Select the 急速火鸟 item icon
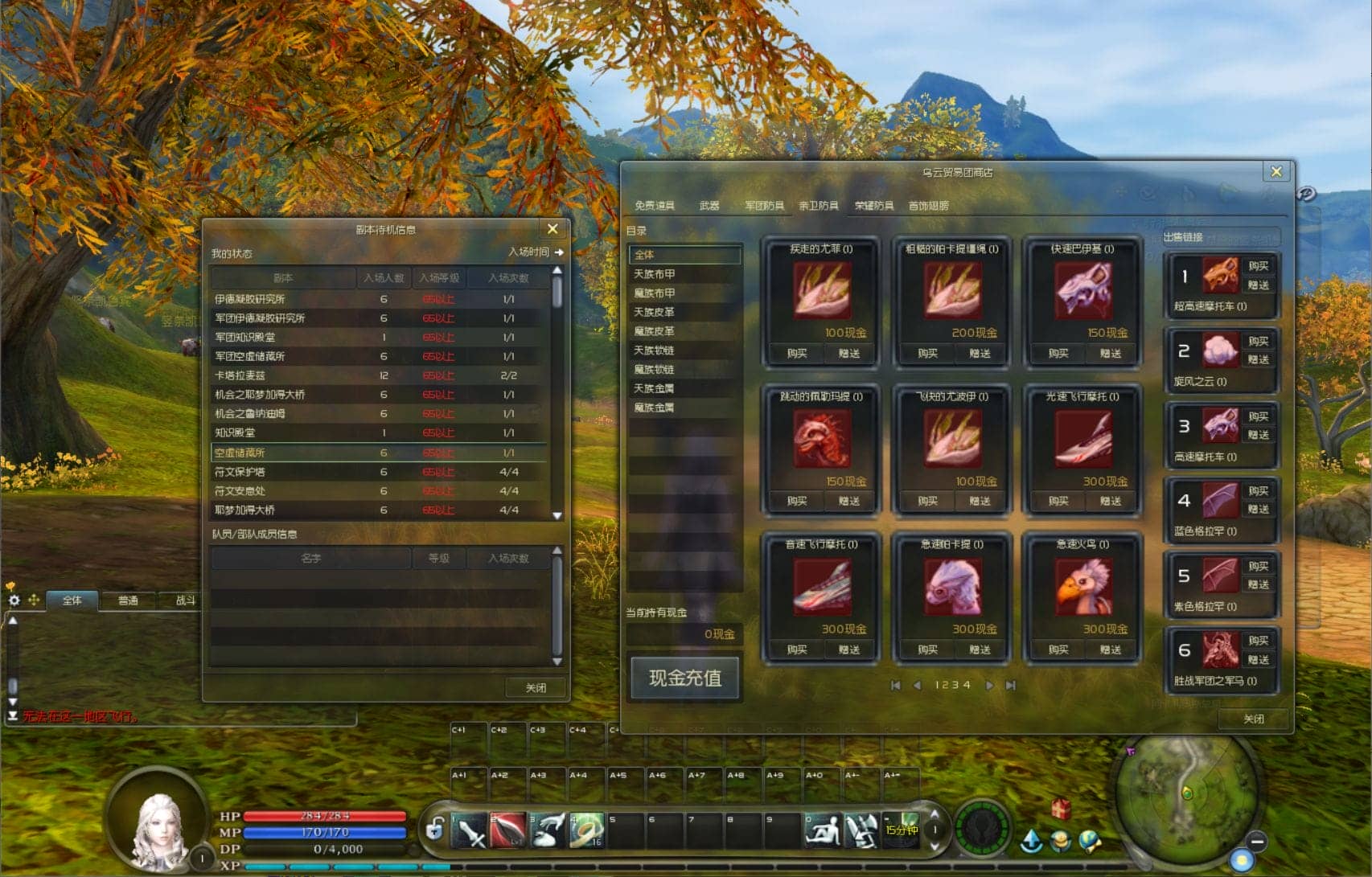The height and width of the screenshot is (877, 1372). 1082,587
